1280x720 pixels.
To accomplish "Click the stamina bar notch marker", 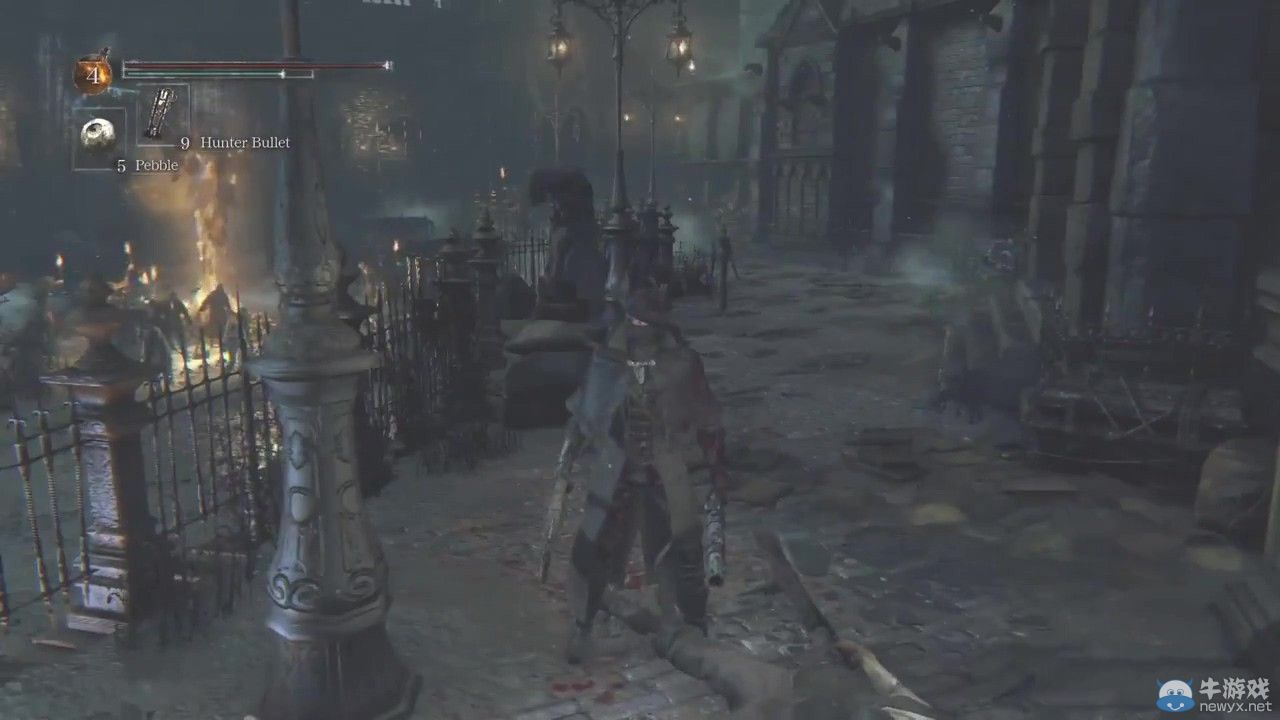I will 282,74.
